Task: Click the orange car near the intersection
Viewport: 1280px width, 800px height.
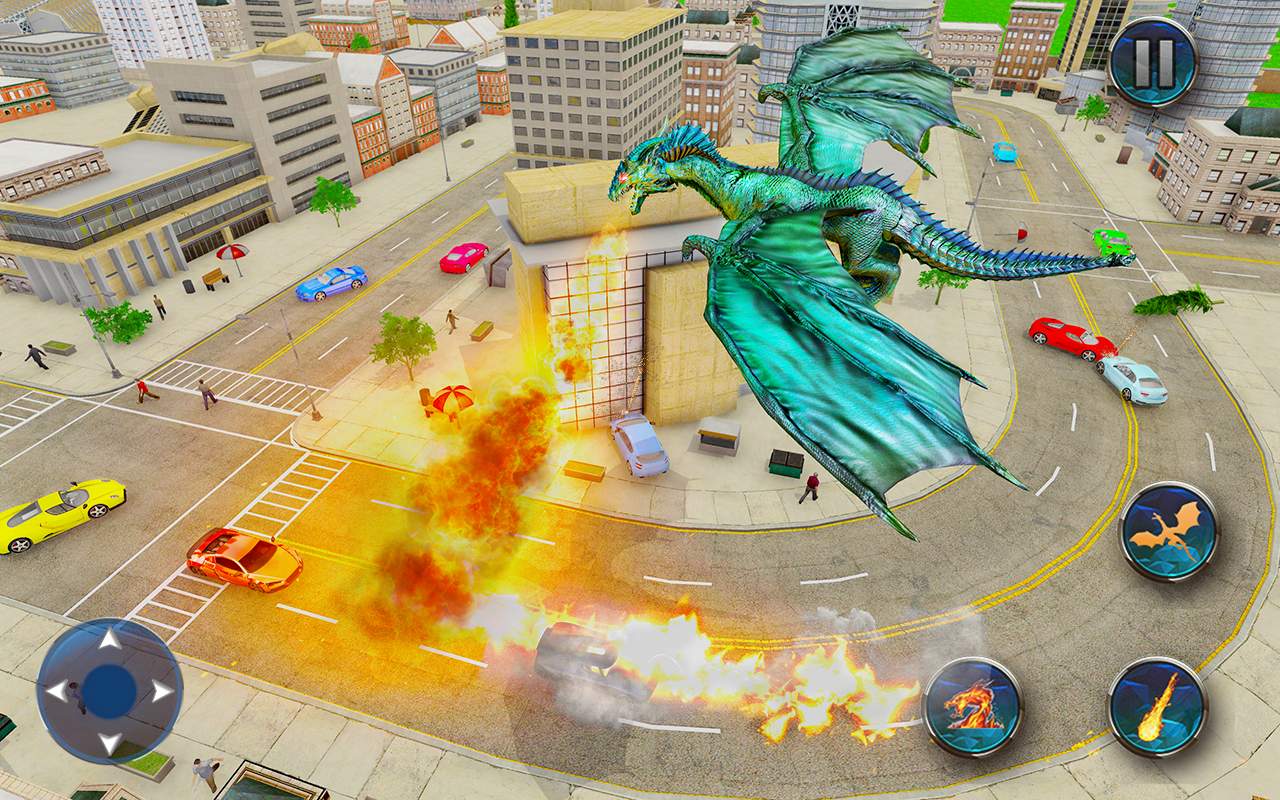Action: click(x=243, y=560)
